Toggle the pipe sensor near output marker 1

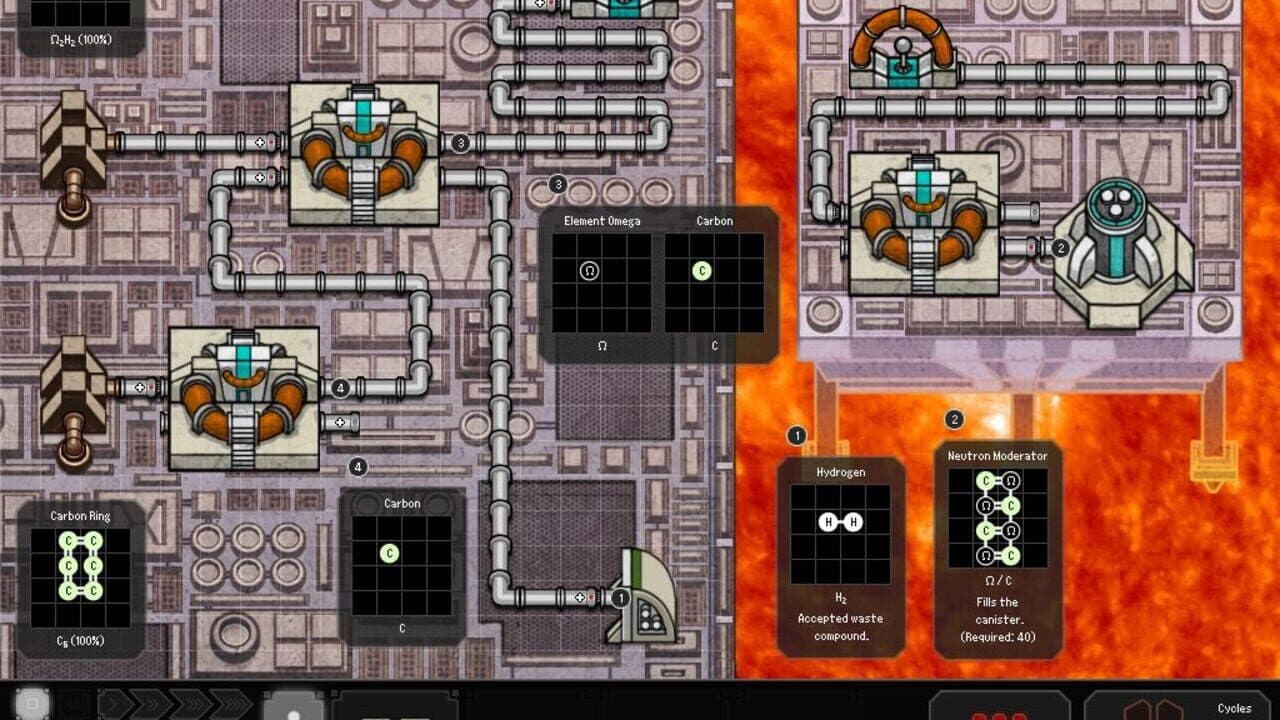[x=580, y=595]
